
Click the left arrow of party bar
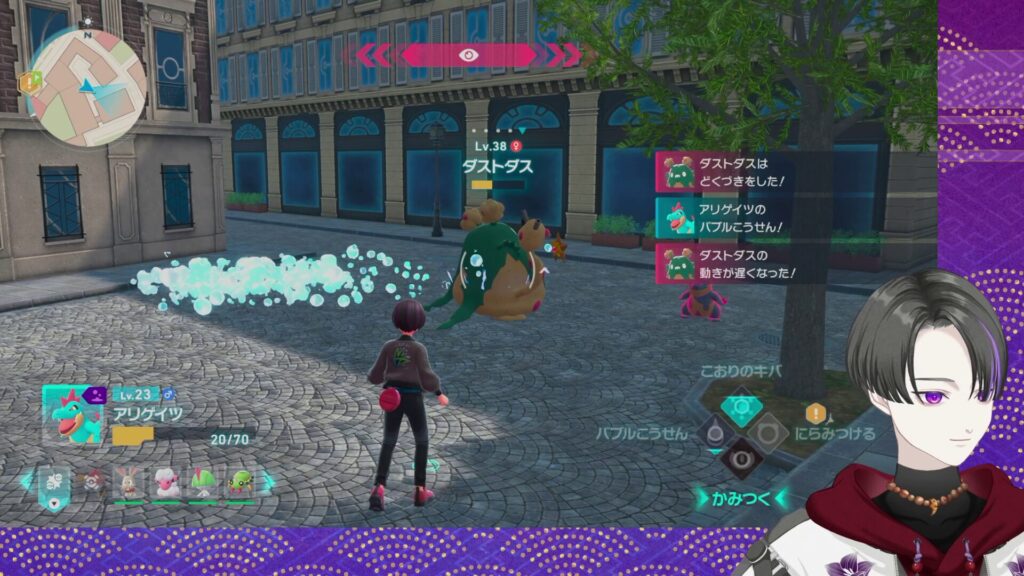point(26,482)
